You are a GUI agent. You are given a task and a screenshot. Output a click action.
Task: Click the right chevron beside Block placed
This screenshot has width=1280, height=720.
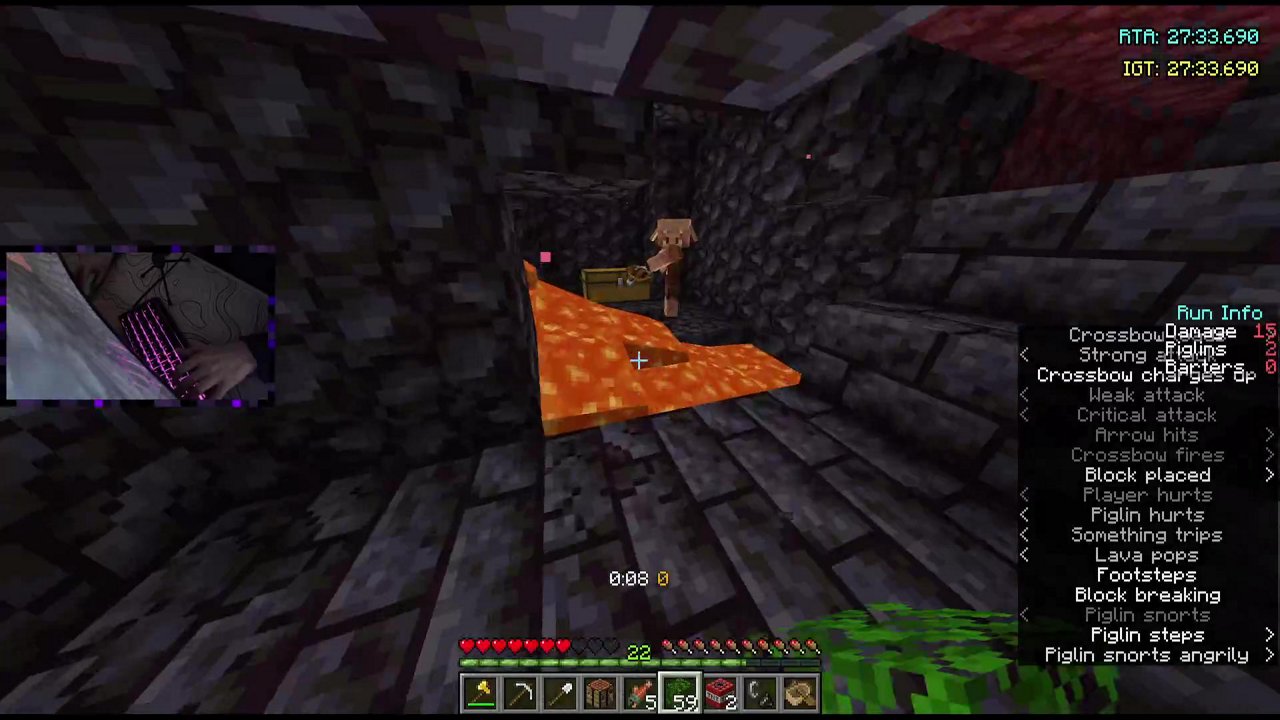[1269, 475]
